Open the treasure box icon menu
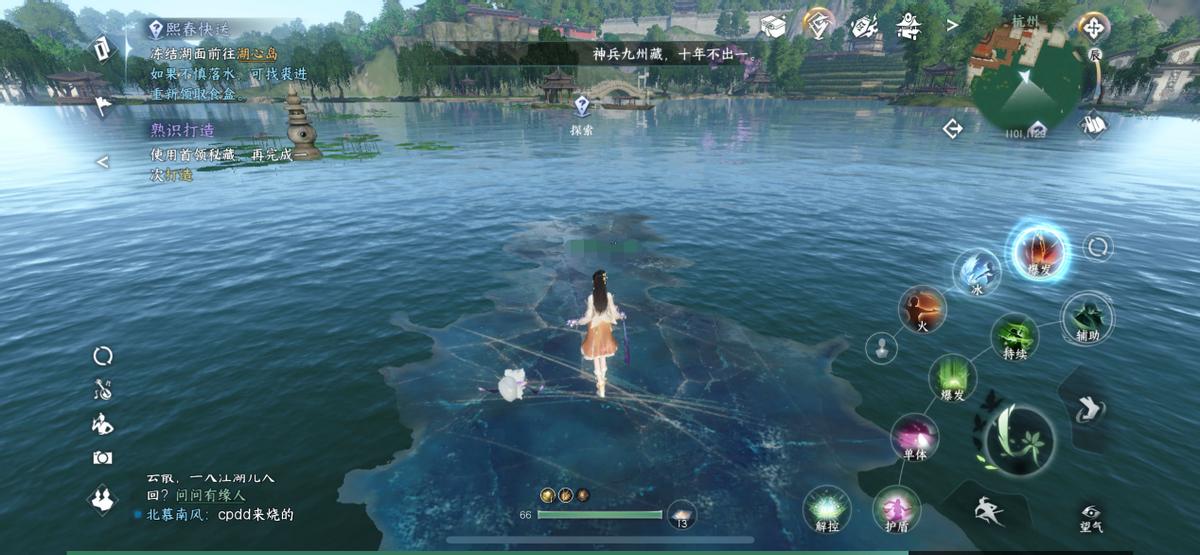 click(x=773, y=25)
